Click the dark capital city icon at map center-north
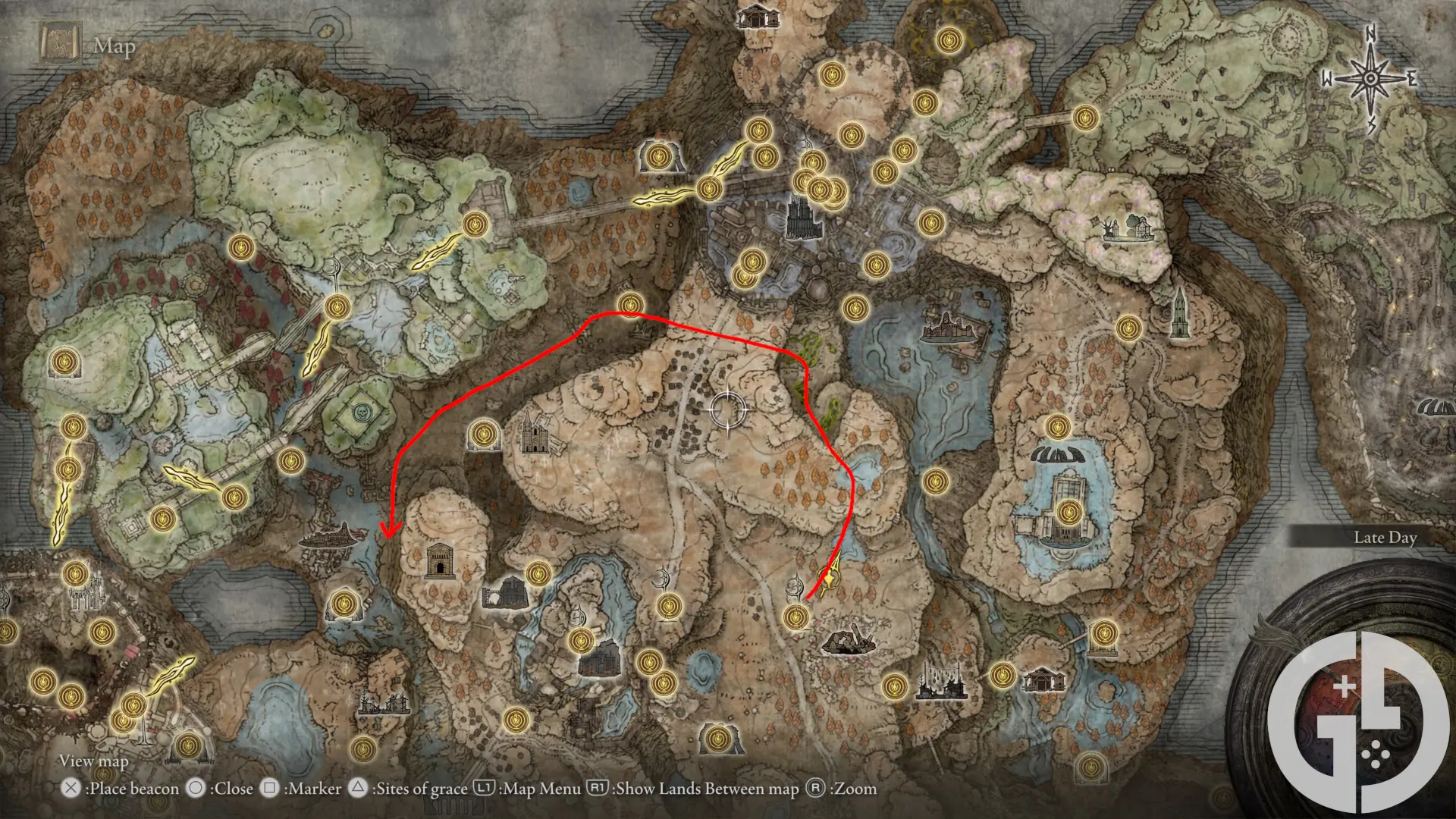 coord(802,218)
